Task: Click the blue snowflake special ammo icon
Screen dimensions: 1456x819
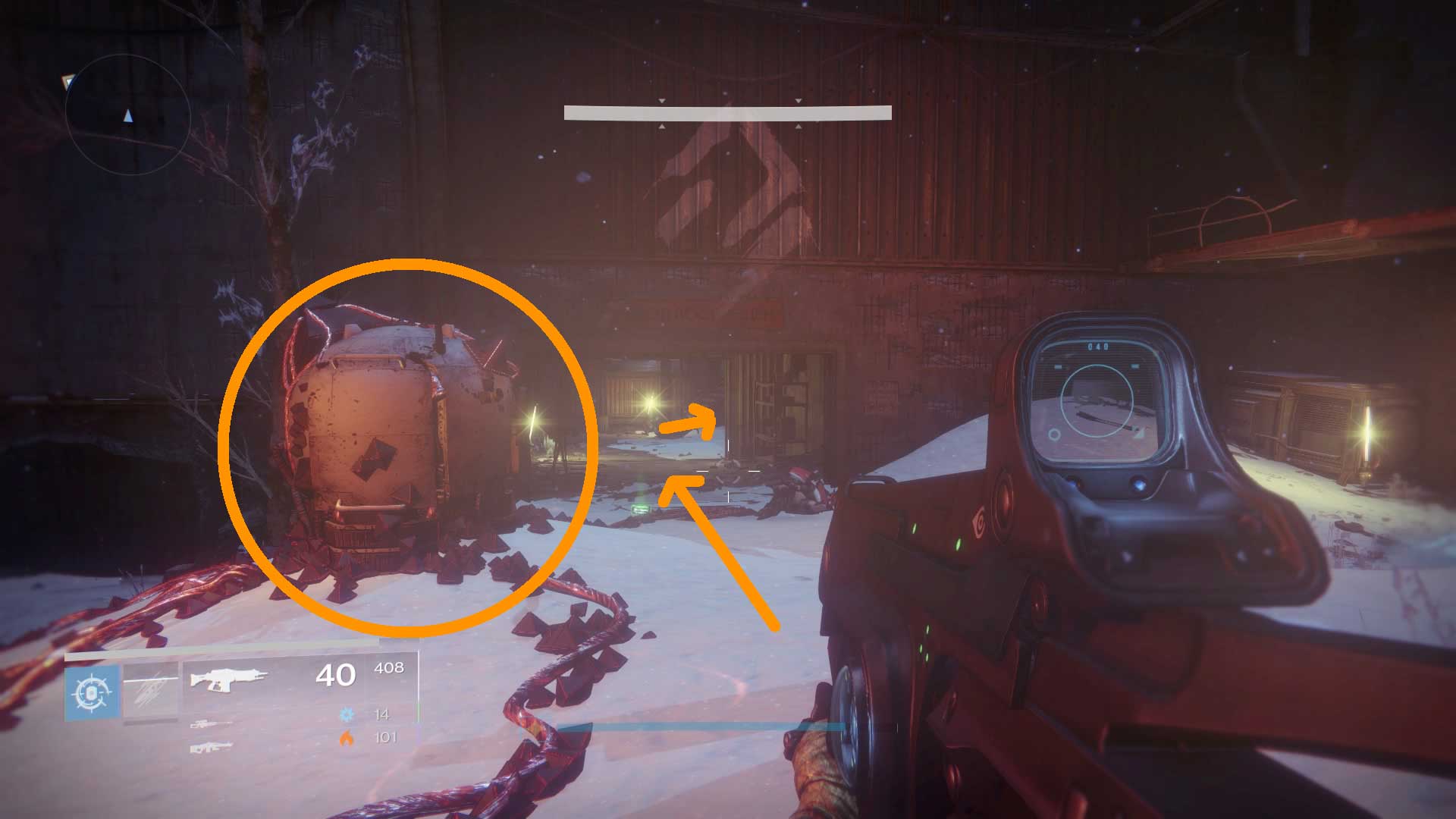Action: (347, 714)
